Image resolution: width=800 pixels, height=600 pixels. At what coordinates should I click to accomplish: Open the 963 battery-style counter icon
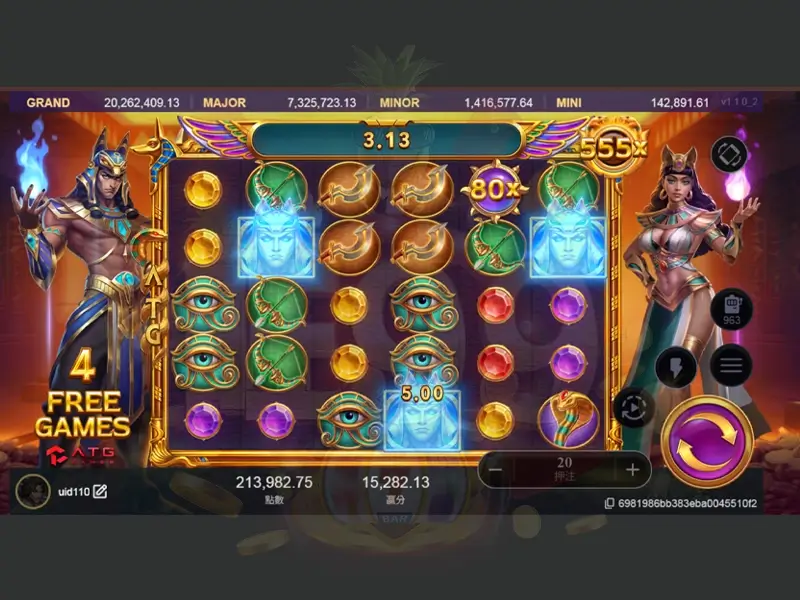[732, 309]
